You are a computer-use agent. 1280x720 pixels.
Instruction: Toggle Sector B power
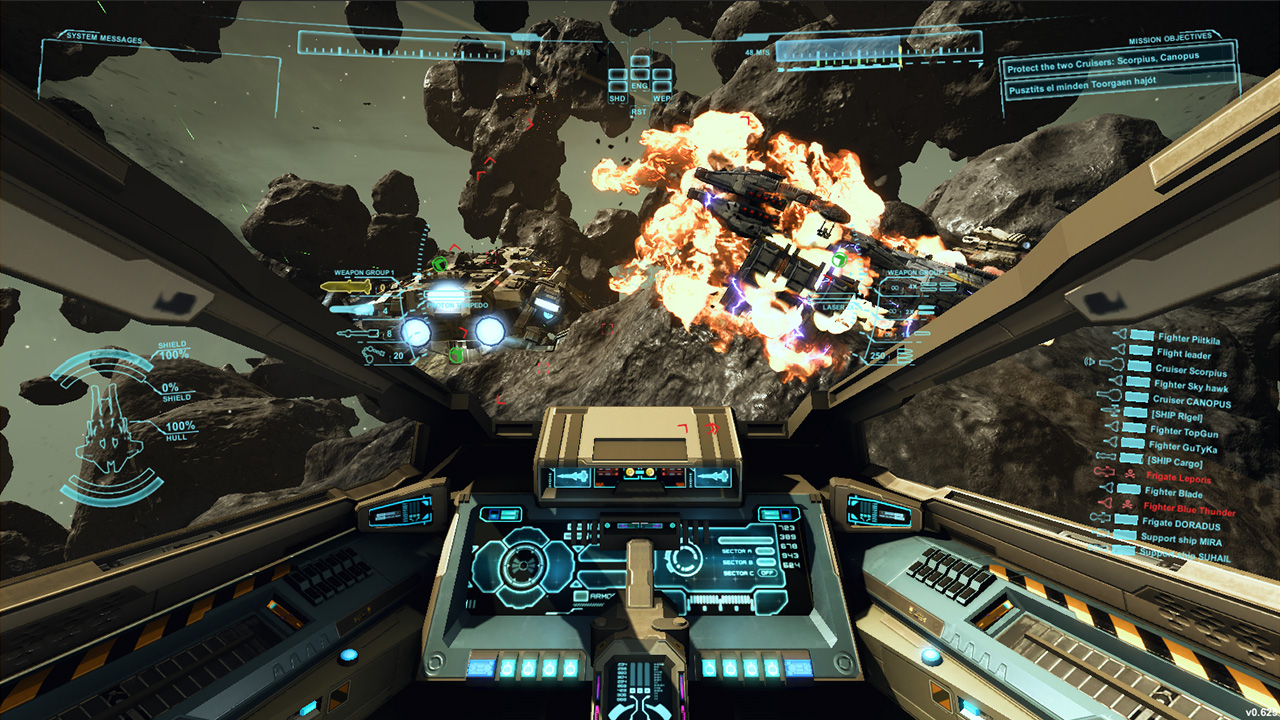coord(766,562)
